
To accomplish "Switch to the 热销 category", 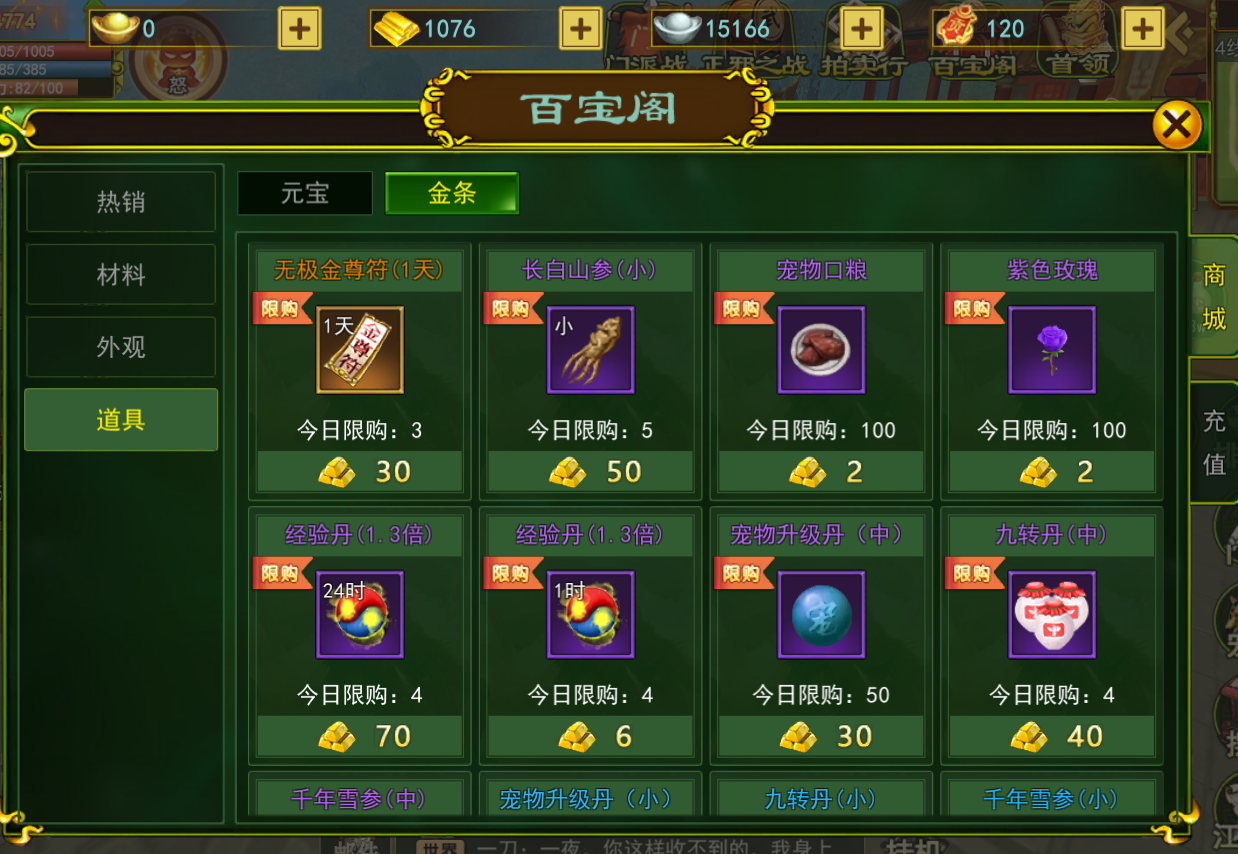I will (x=121, y=202).
